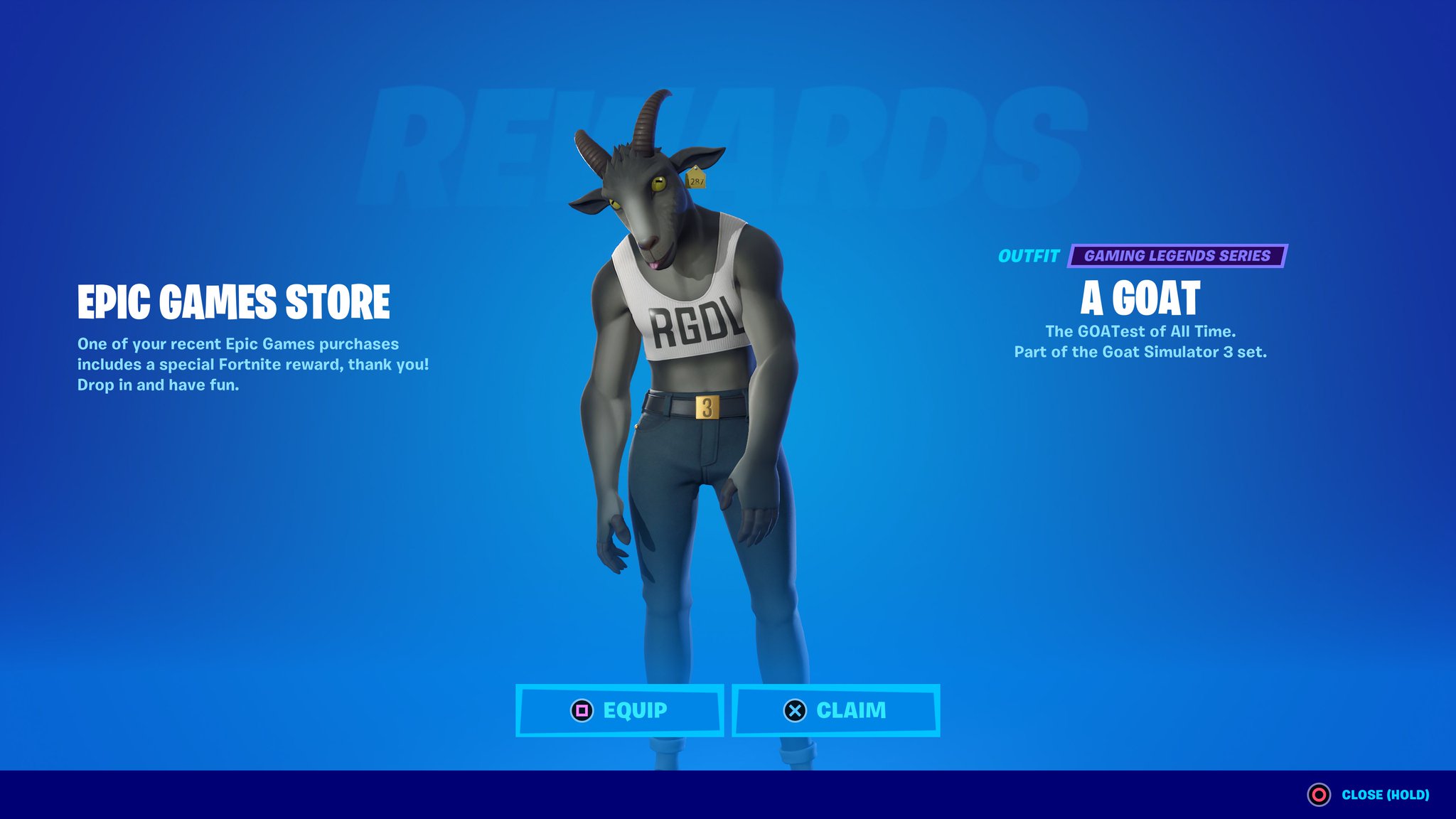Select the pink square symbol inside EQUIP
Viewport: 1456px width, 819px height.
[x=582, y=709]
